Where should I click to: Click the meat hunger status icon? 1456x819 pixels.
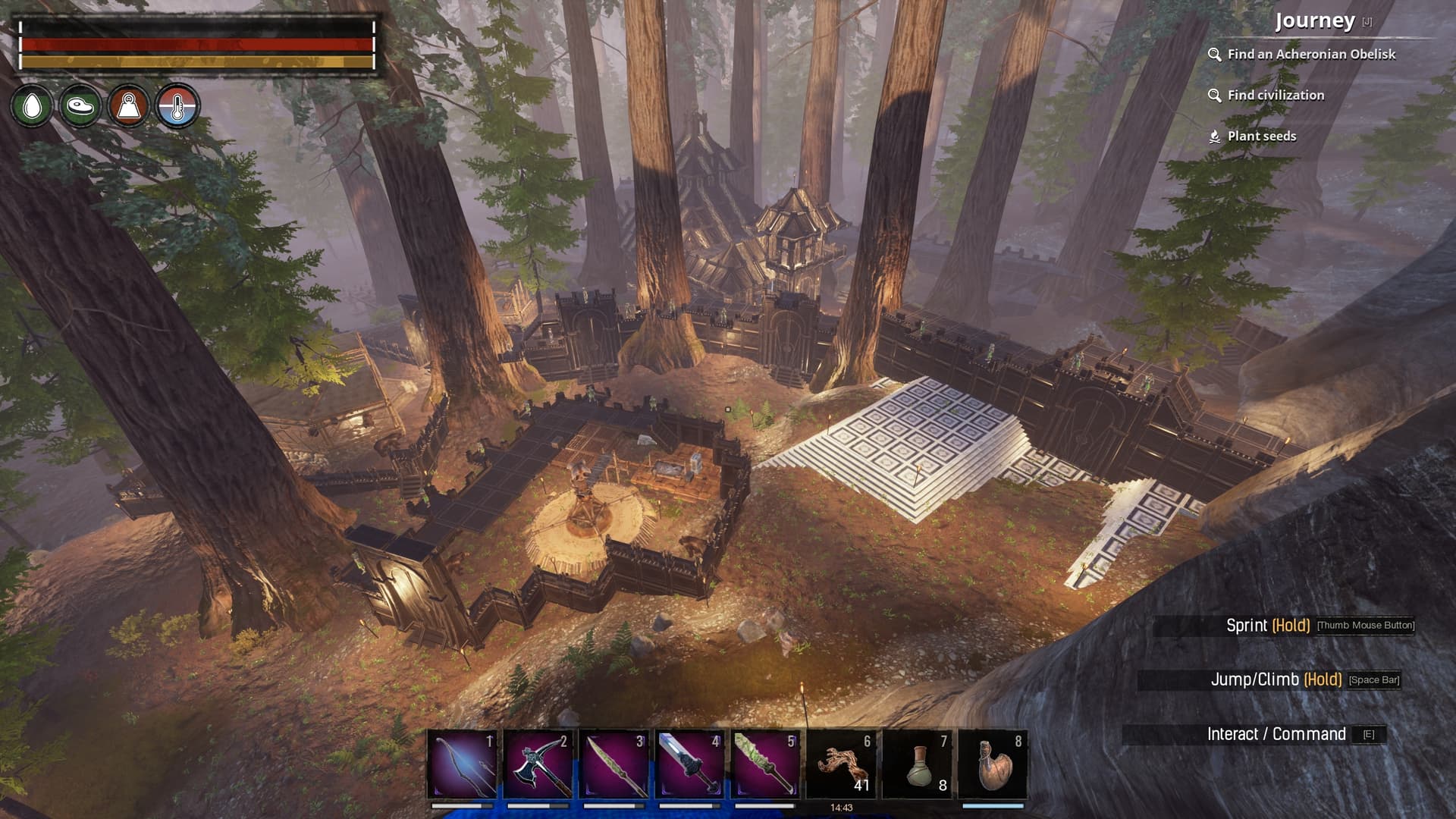80,106
